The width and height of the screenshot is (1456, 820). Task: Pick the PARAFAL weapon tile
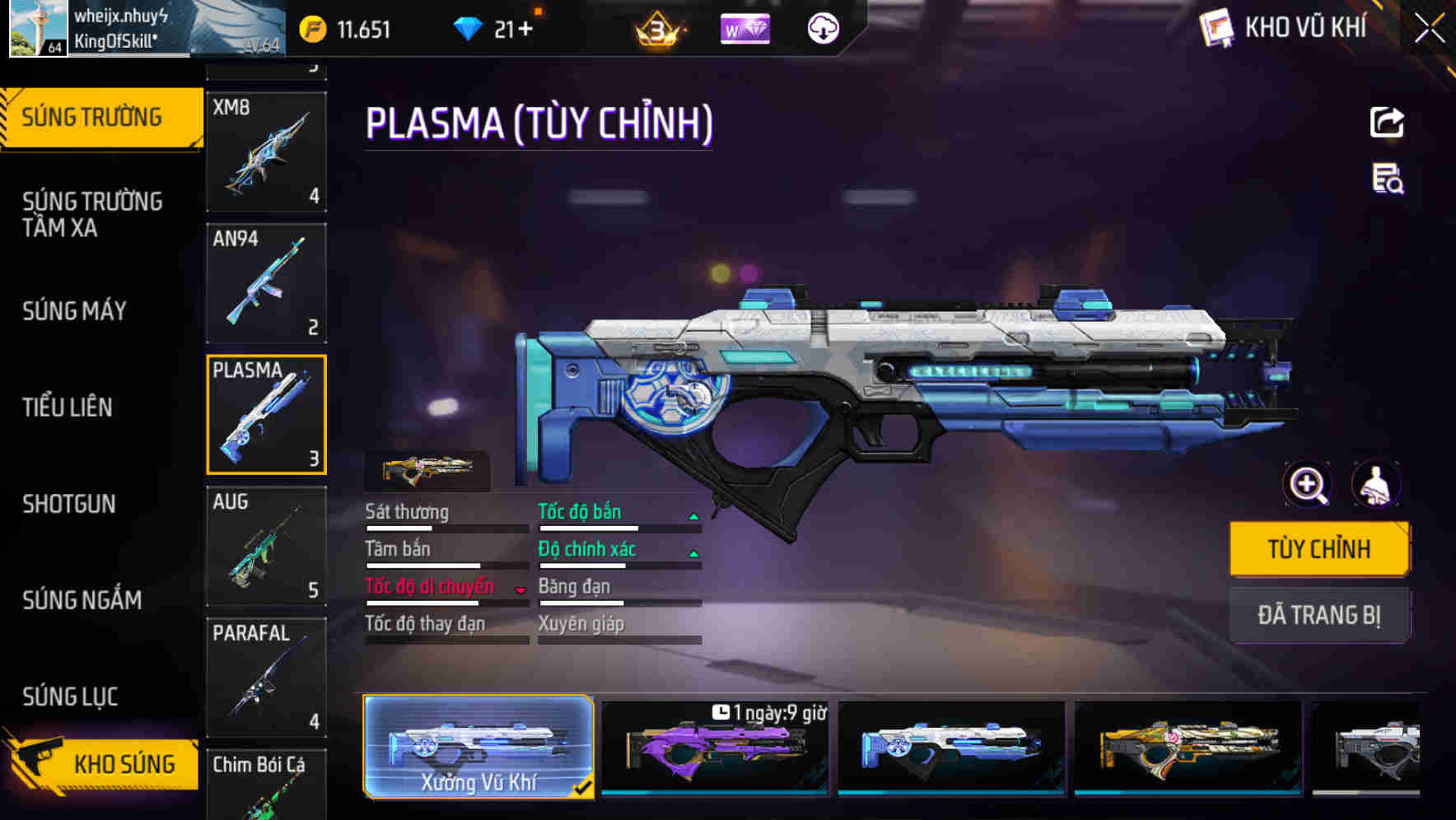point(266,677)
